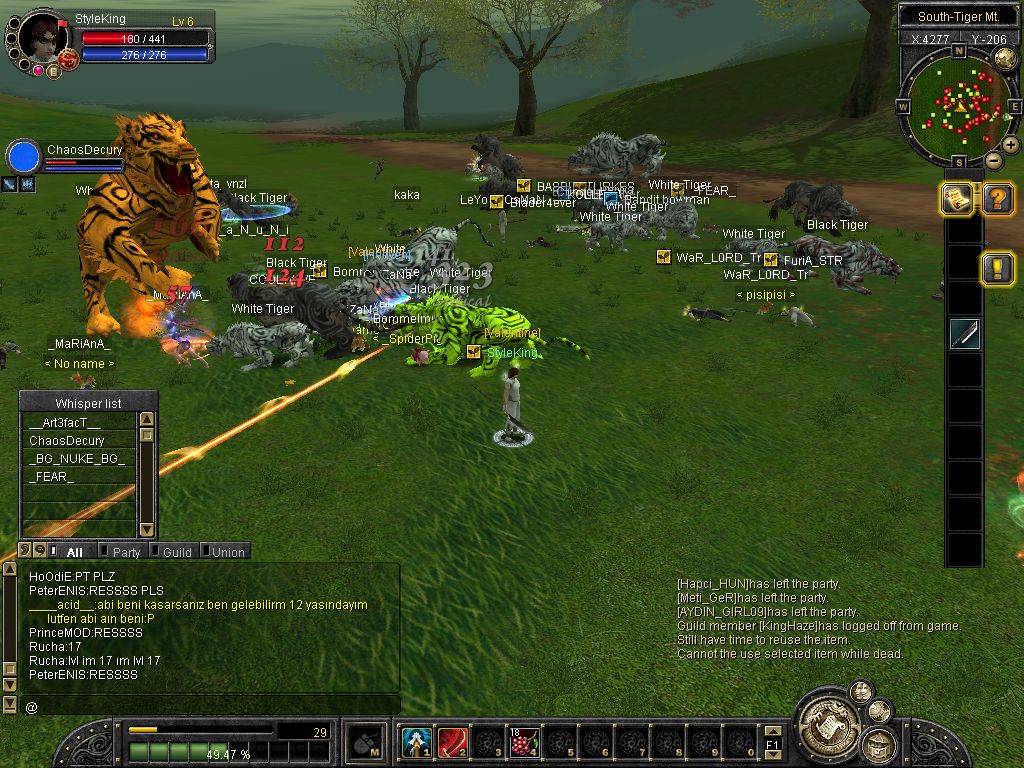Use the red berries item in slot 4
Image resolution: width=1024 pixels, height=768 pixels.
524,743
